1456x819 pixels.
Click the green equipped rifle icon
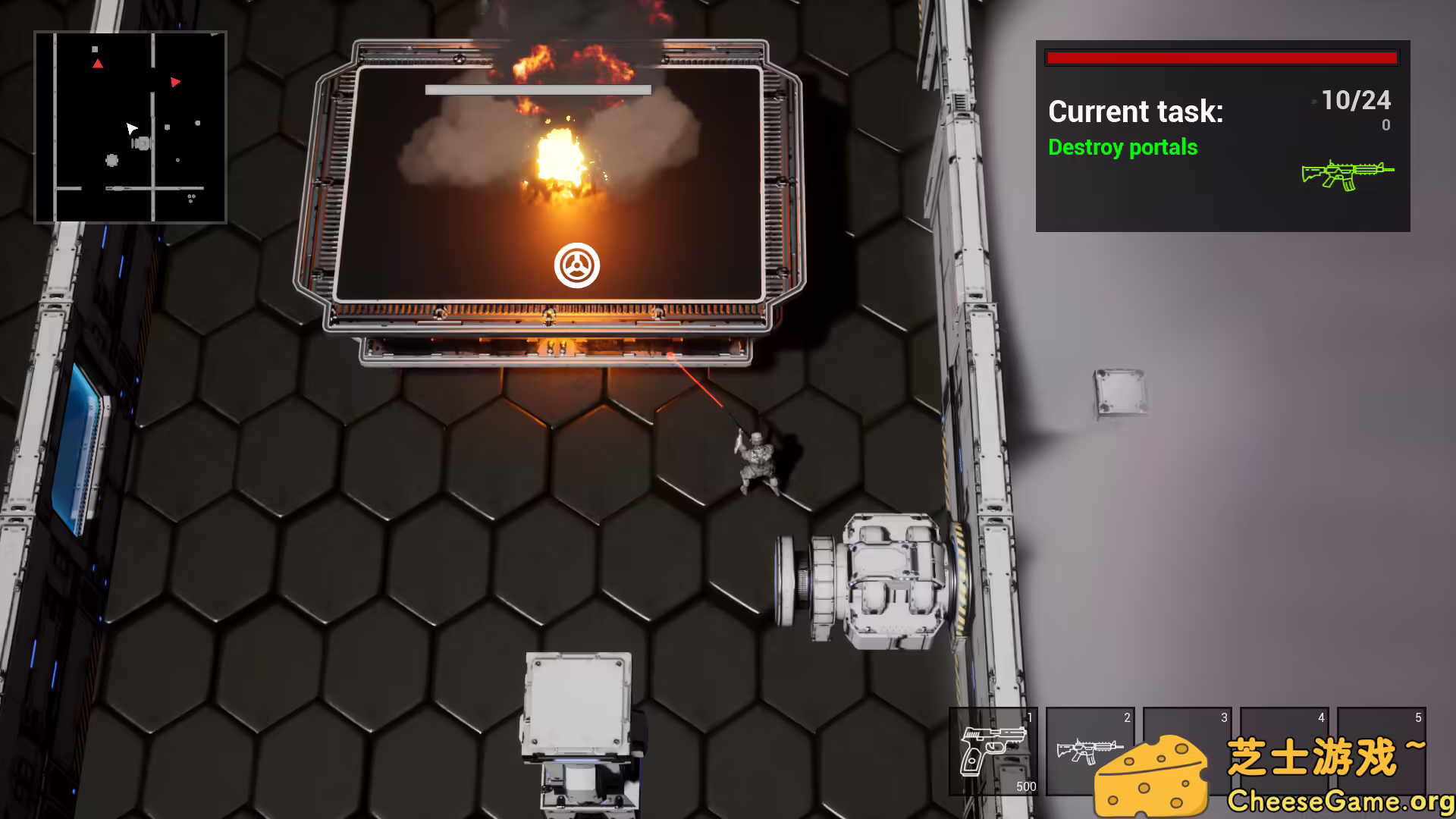(x=1347, y=175)
